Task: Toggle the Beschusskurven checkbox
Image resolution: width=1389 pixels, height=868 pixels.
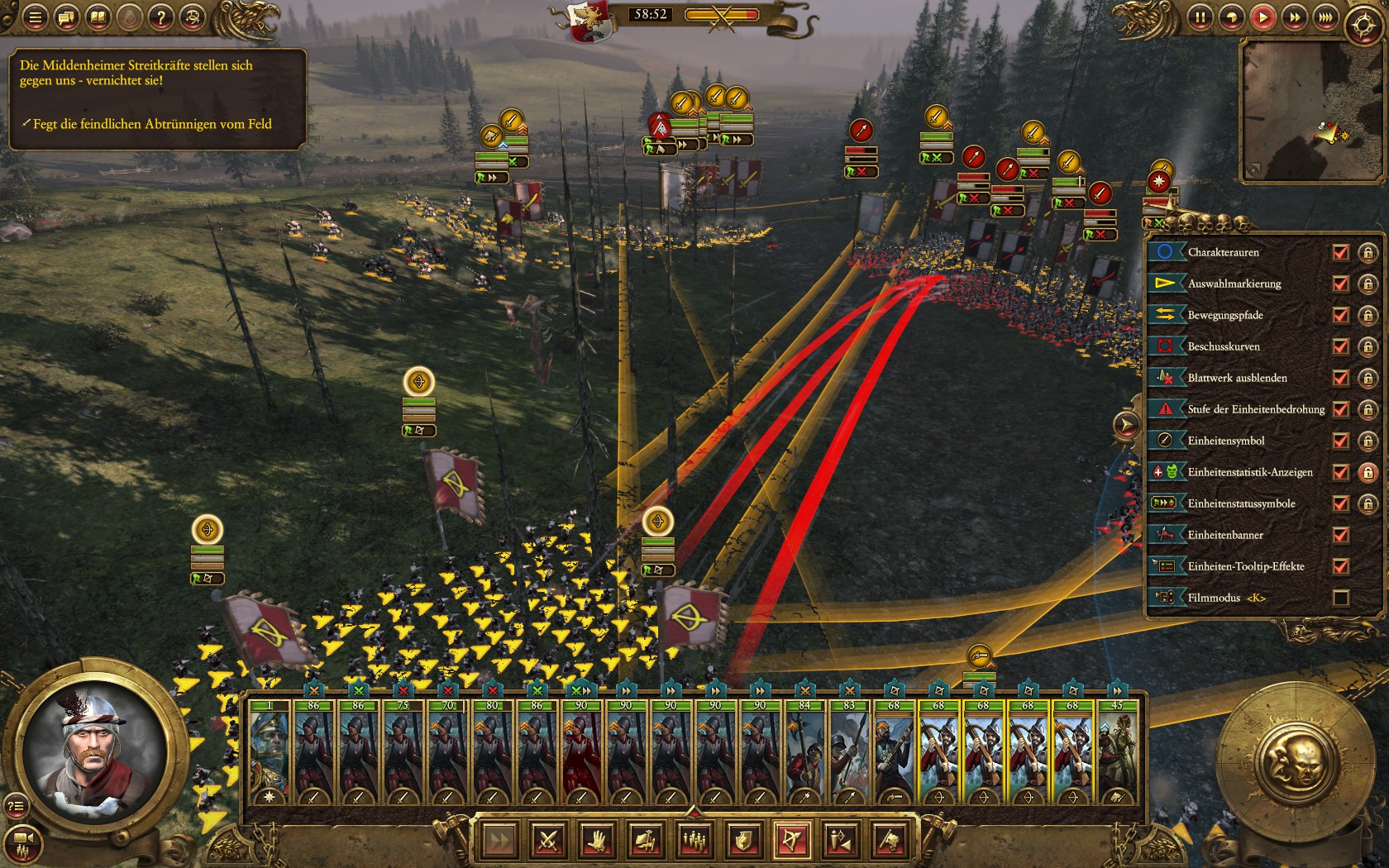Action: [x=1341, y=346]
